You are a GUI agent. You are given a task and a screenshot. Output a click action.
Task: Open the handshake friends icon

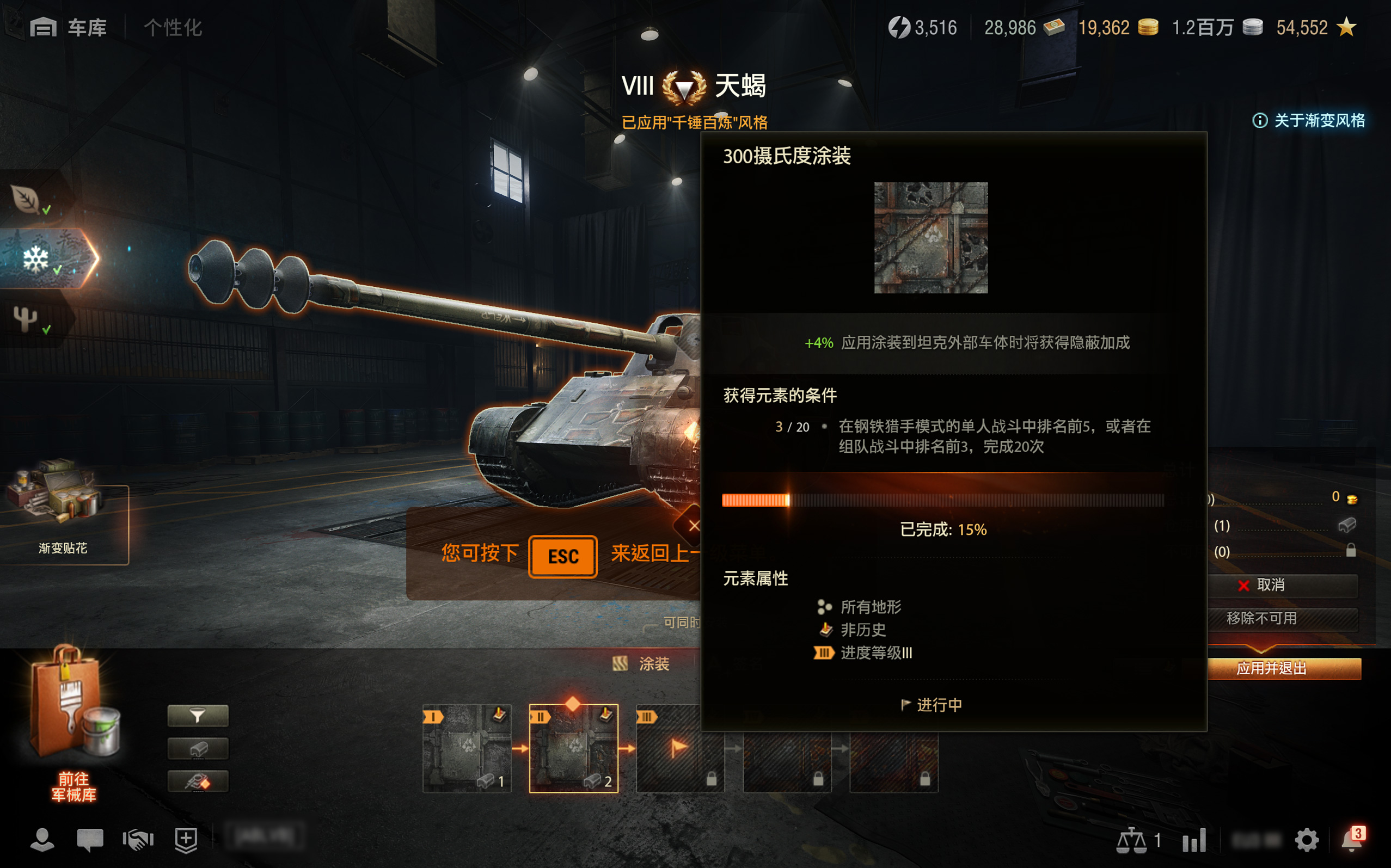click(x=138, y=840)
